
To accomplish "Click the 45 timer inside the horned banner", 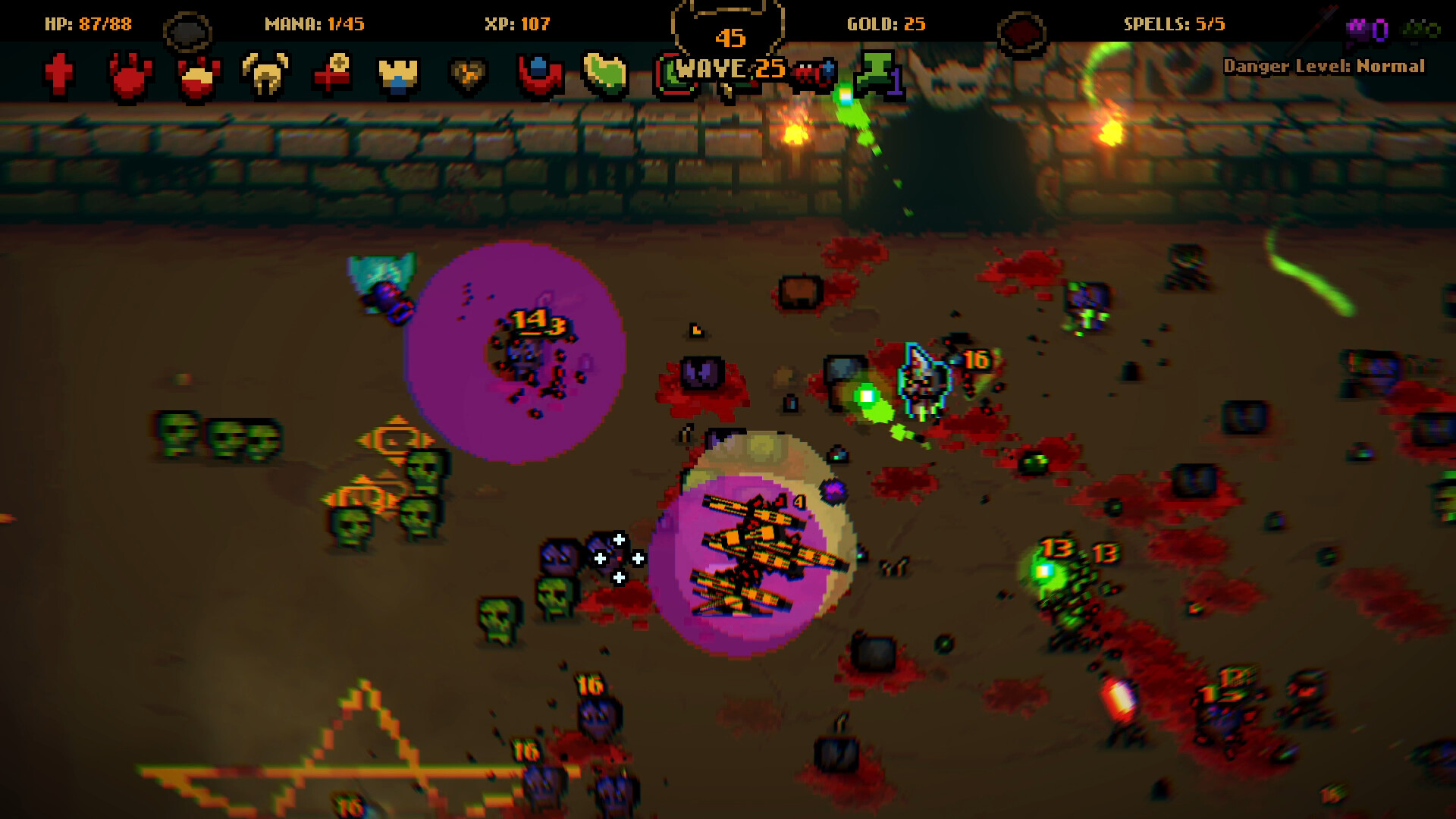I will 730,36.
